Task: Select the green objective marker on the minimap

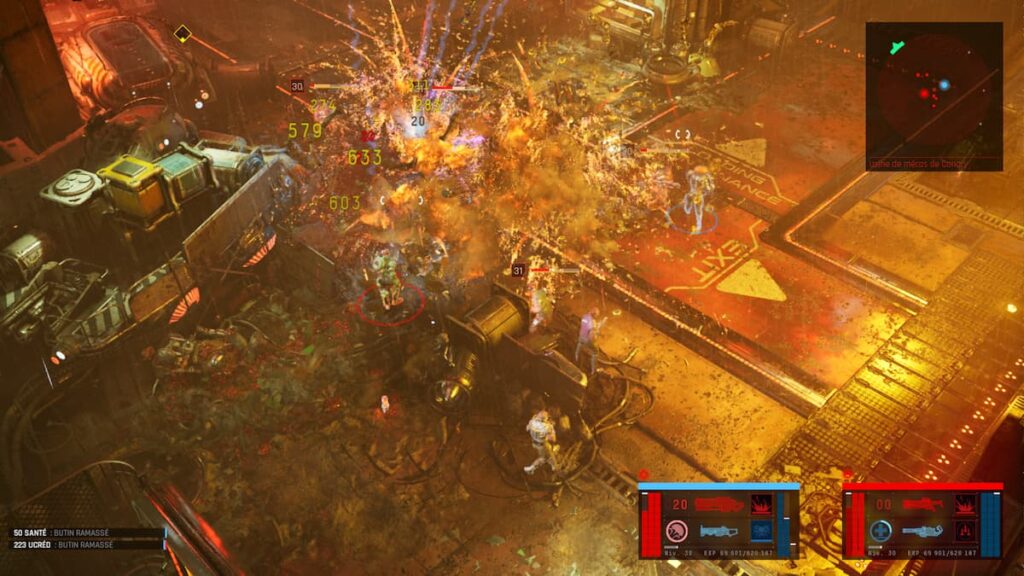Action: pyautogui.click(x=897, y=46)
